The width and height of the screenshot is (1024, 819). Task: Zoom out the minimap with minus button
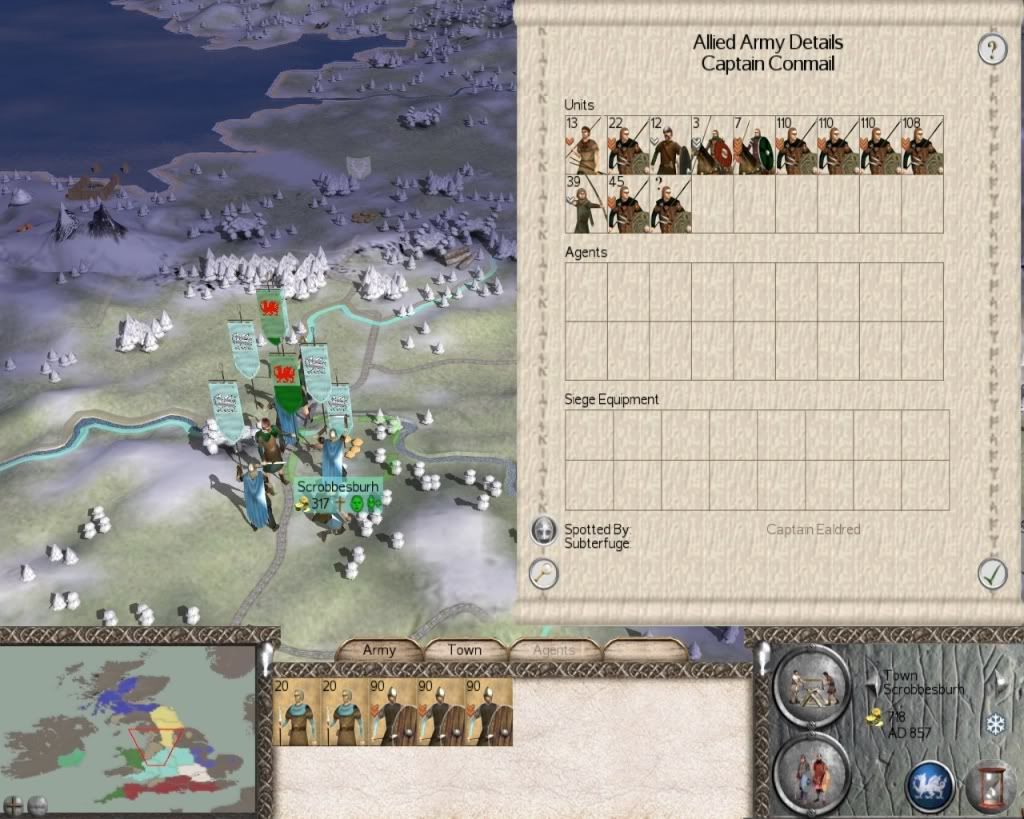point(38,804)
